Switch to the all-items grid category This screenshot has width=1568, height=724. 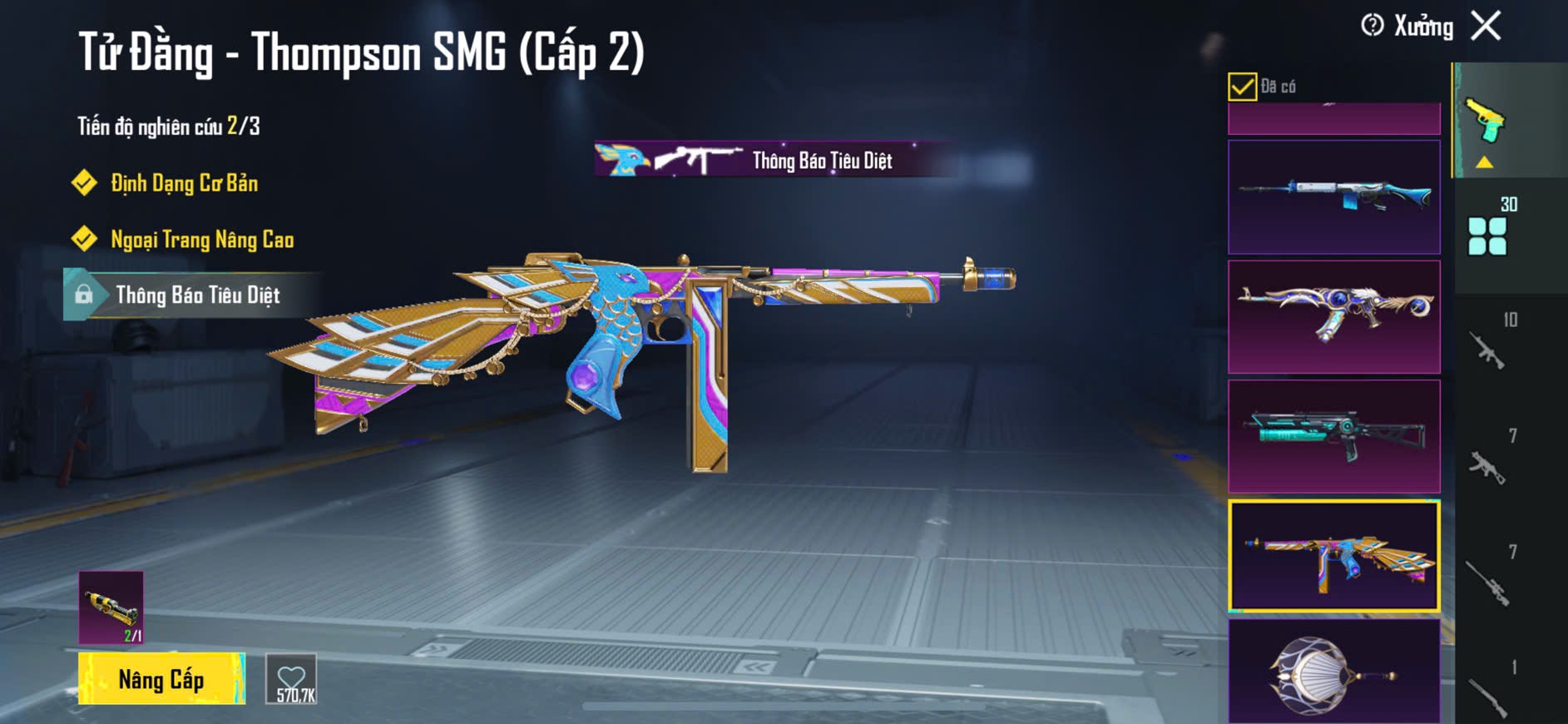tap(1487, 235)
